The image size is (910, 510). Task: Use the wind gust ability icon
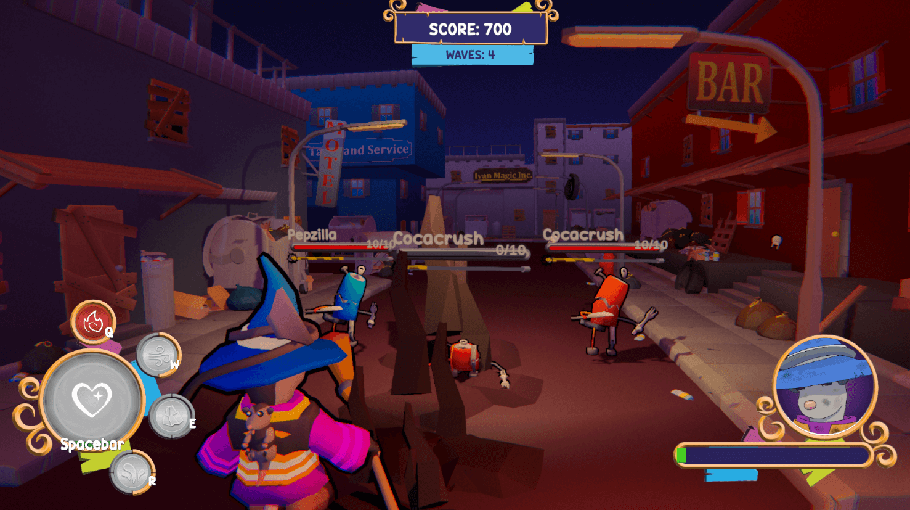pyautogui.click(x=157, y=354)
